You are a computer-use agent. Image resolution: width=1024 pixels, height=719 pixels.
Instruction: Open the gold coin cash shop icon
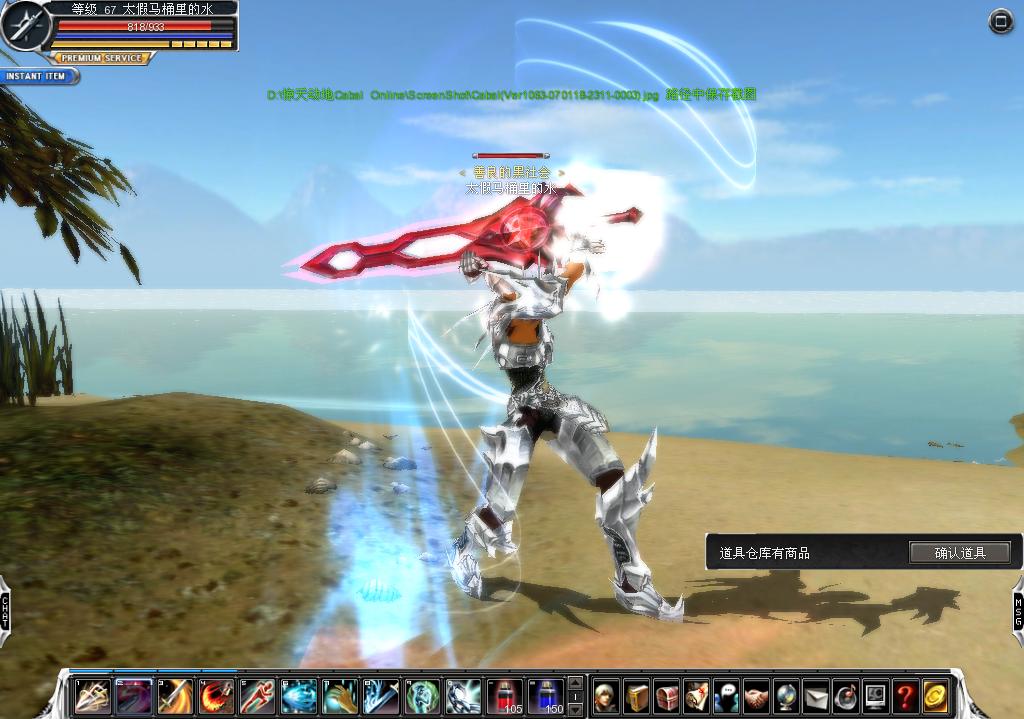pyautogui.click(x=935, y=696)
